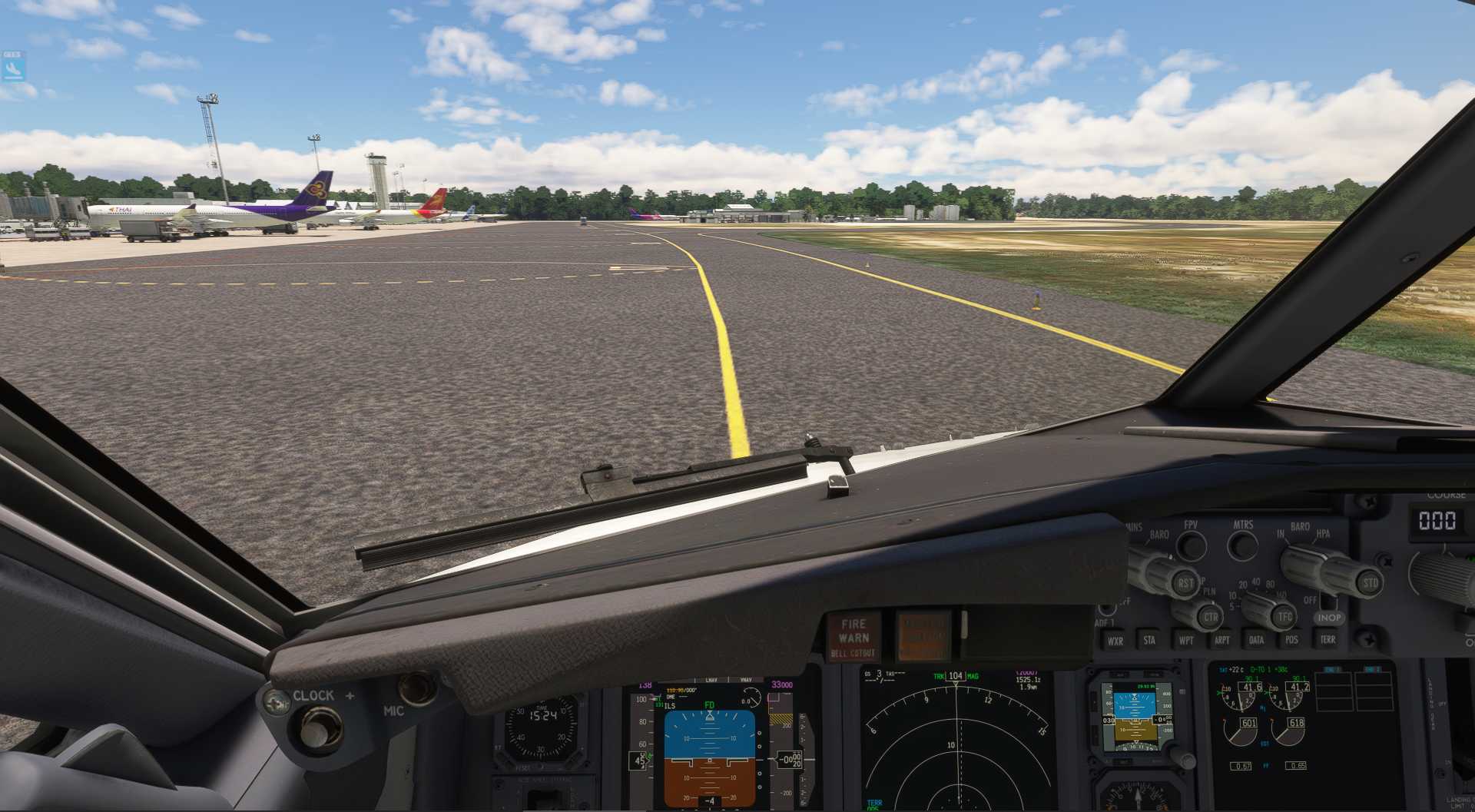Enable the DATA map button
The image size is (1475, 812).
[1256, 640]
